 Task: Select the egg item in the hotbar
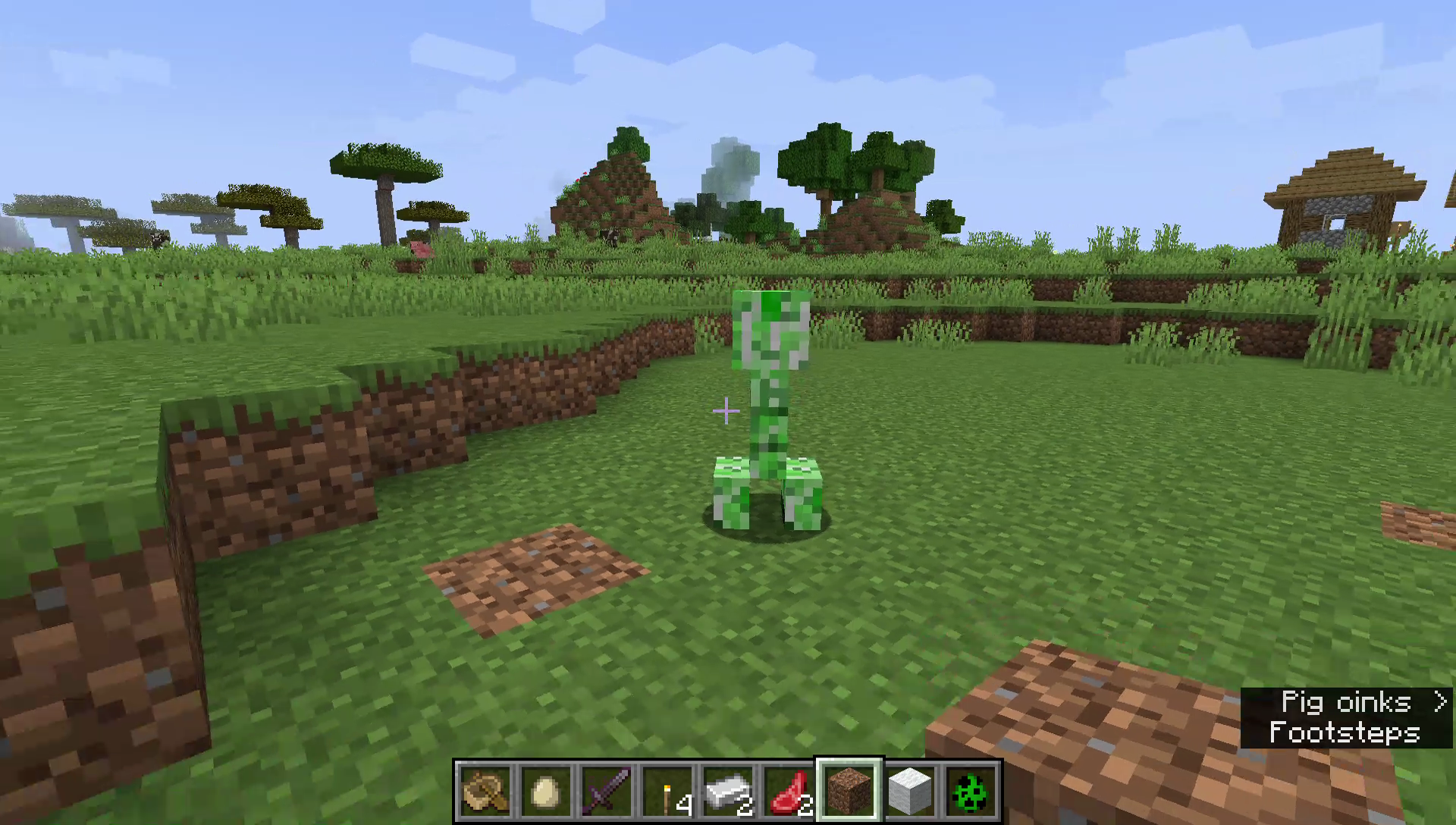click(x=546, y=792)
